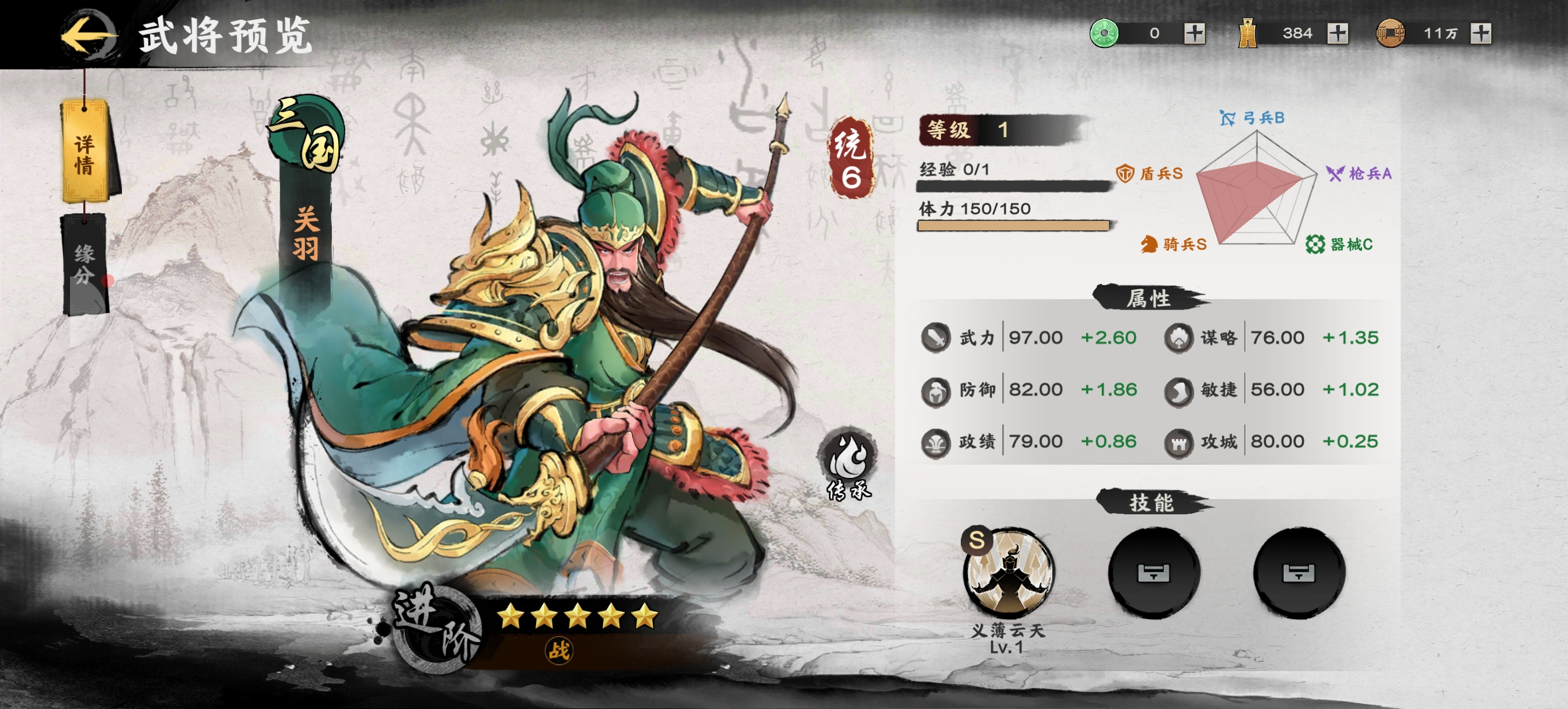This screenshot has height=709, width=1568.
Task: Click the 三国 faction emblem
Action: 308,135
